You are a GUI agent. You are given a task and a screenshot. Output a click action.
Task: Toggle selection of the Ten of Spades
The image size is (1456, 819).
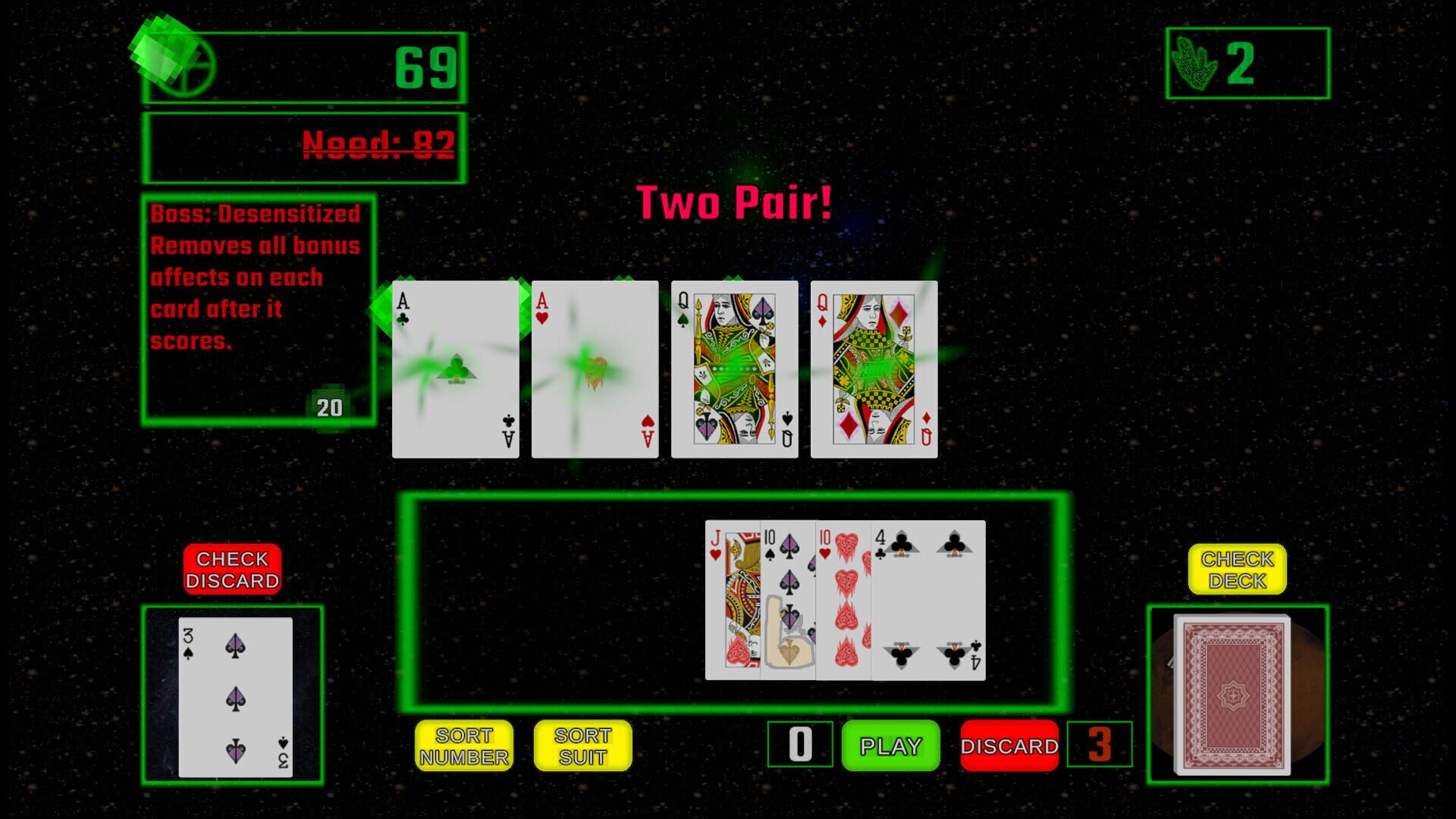click(x=789, y=599)
